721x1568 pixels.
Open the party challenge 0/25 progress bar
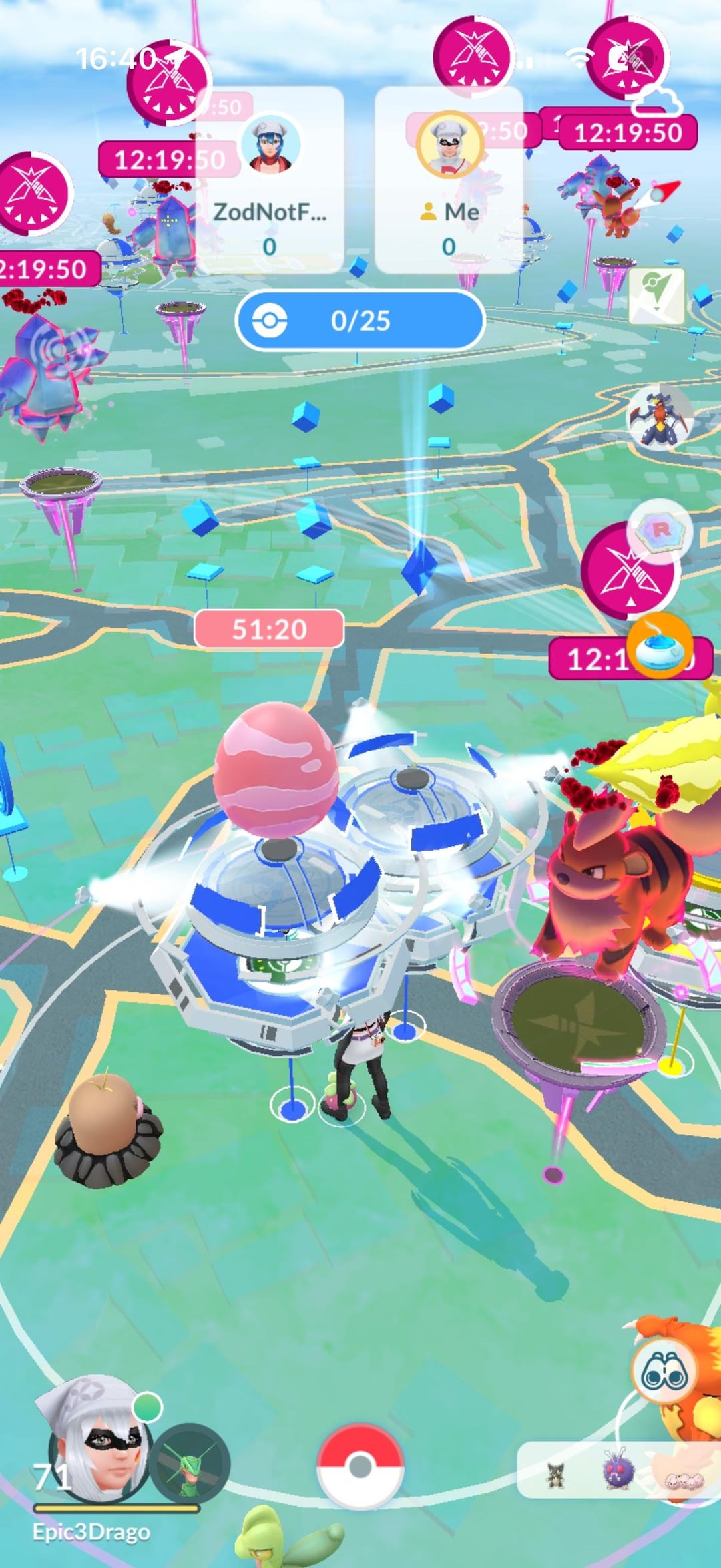360,321
